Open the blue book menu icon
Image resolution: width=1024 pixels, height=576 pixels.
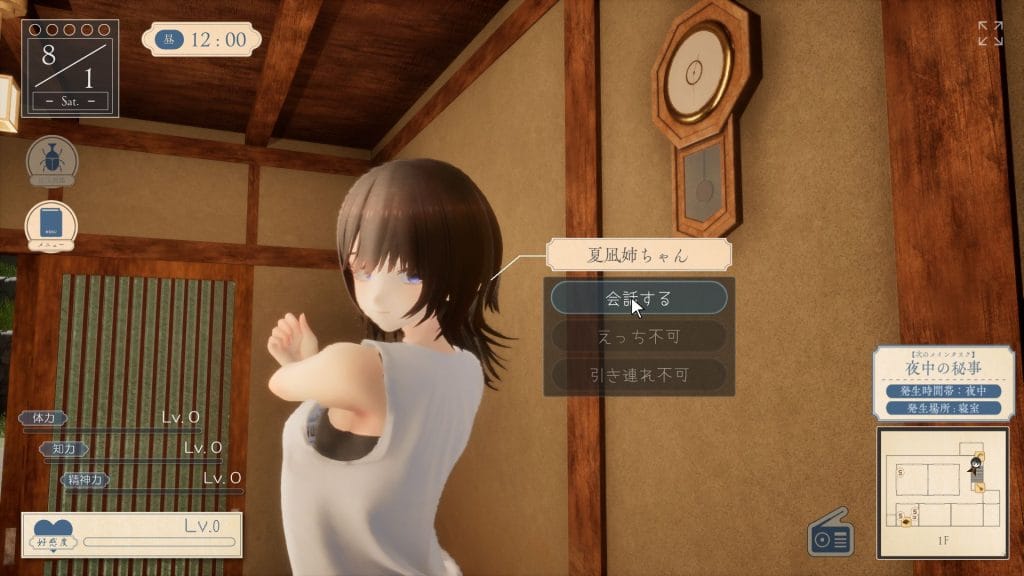tap(51, 225)
